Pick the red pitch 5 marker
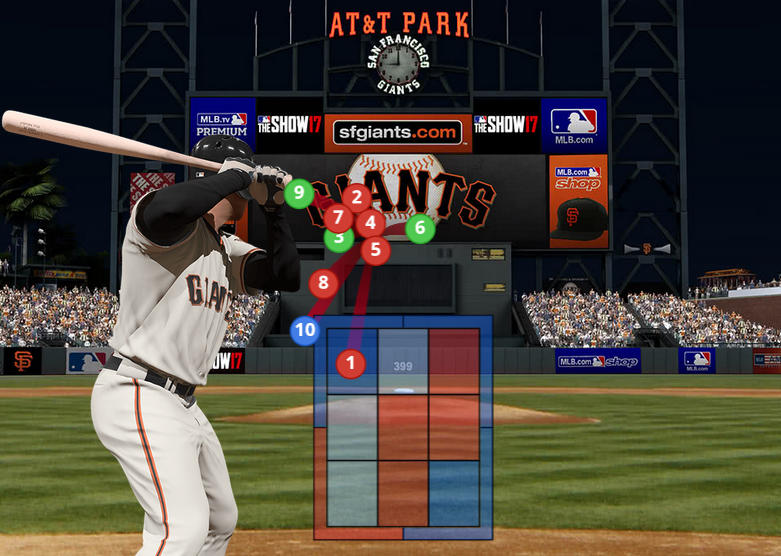This screenshot has height=556, width=781. pyautogui.click(x=375, y=249)
